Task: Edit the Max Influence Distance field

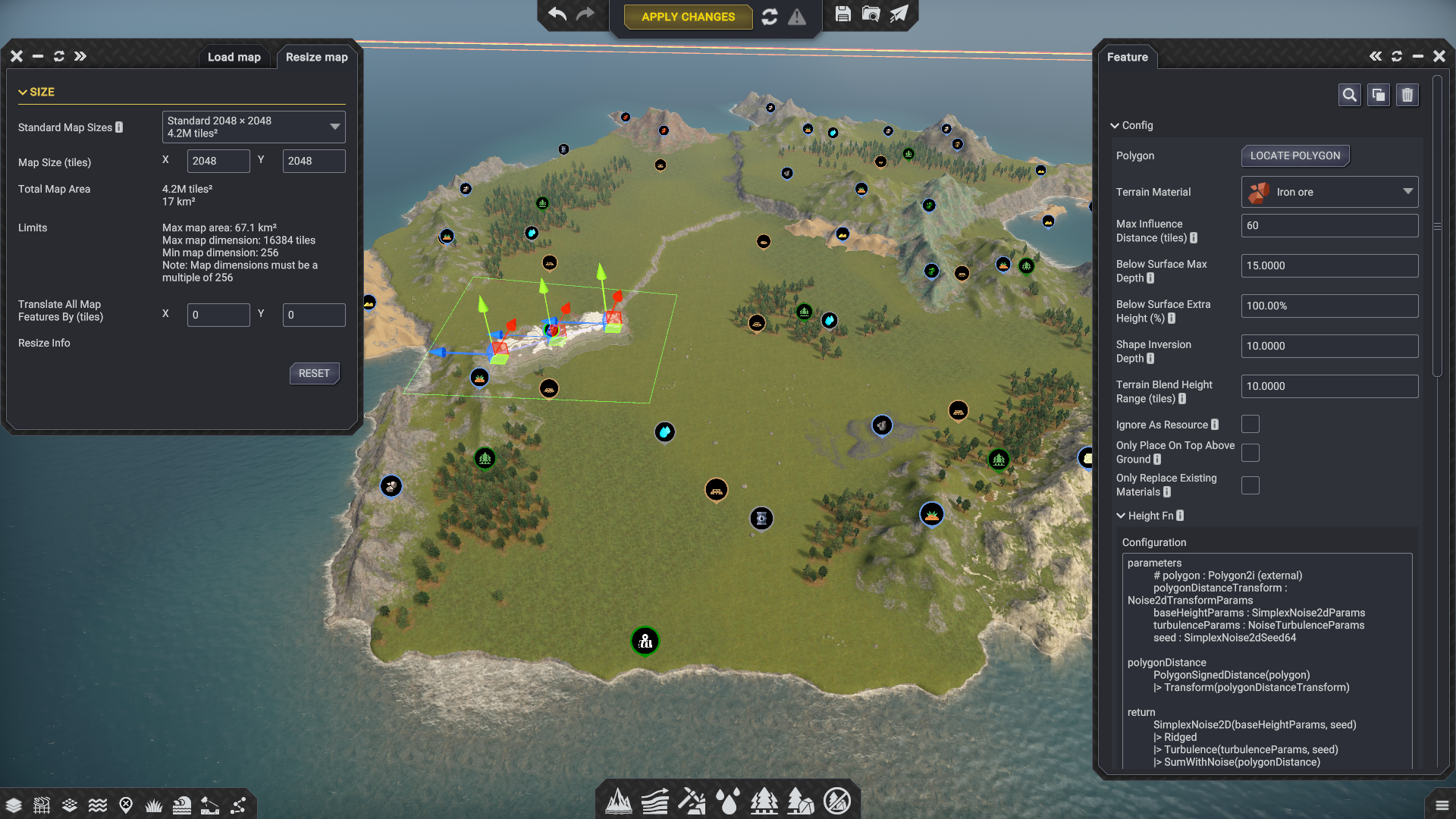Action: point(1329,225)
